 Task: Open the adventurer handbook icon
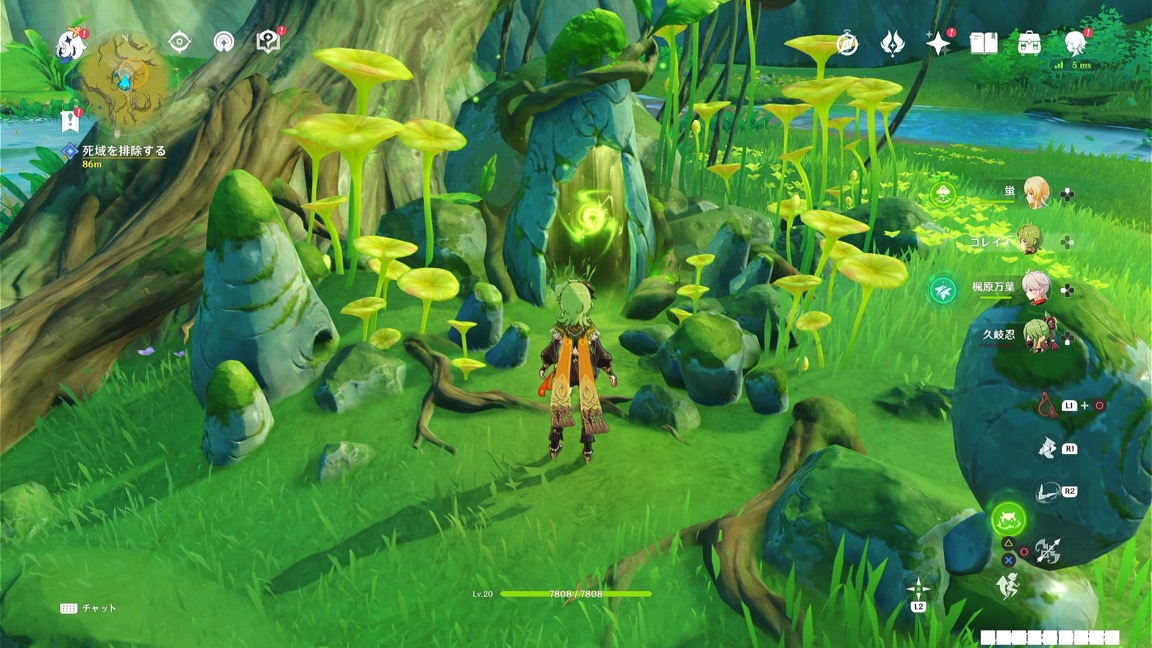click(984, 43)
